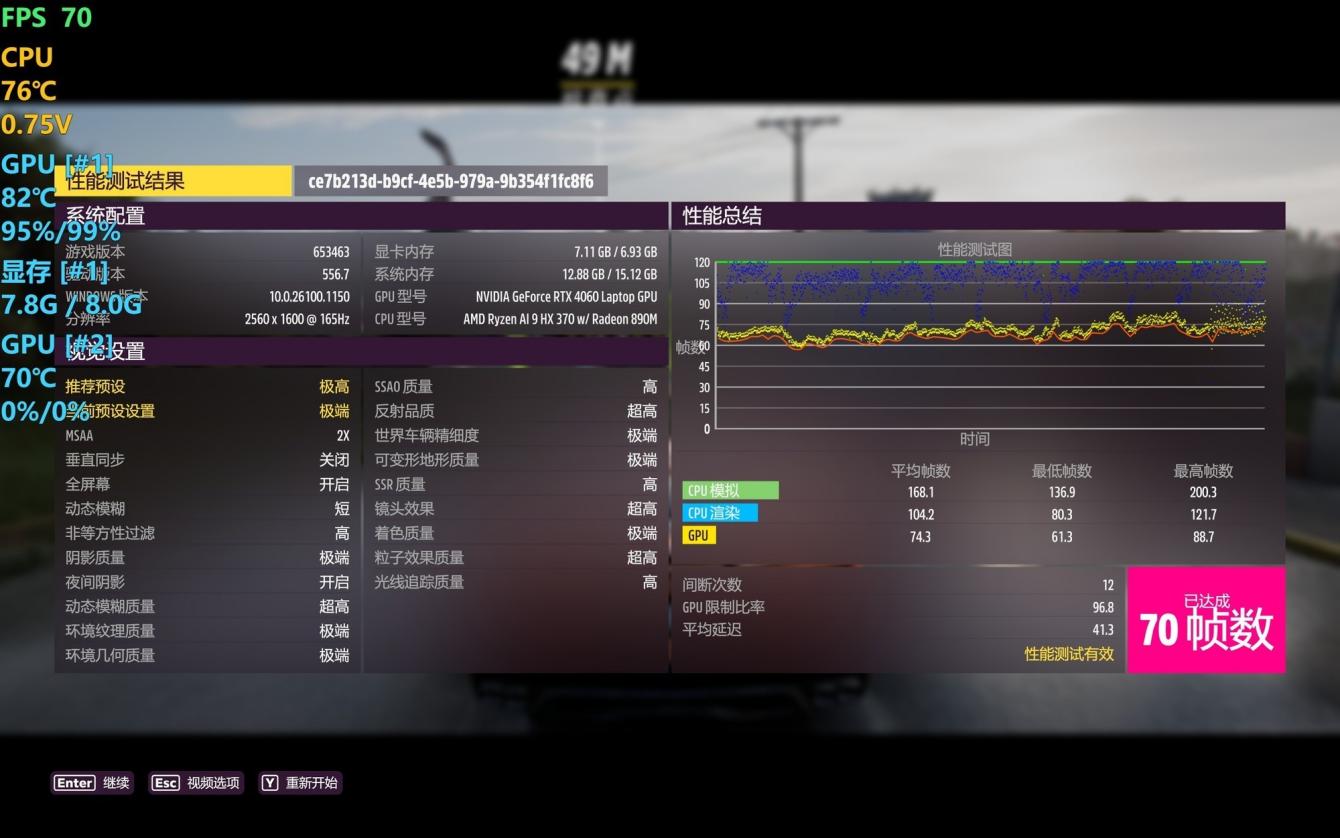Select the green CPU模拟 legend chip

[730, 490]
